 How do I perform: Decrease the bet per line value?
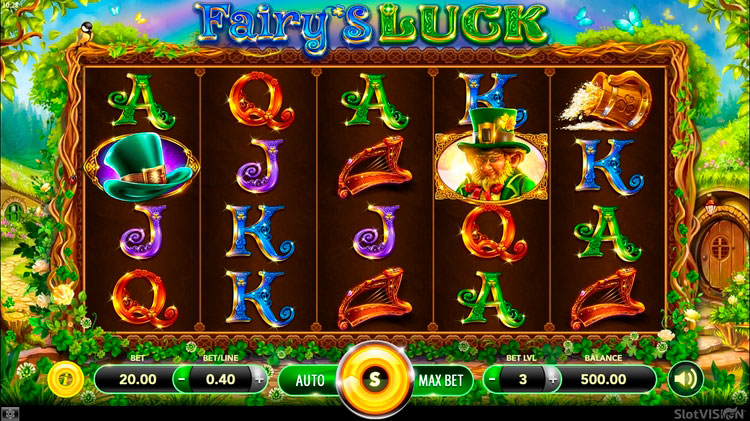pos(180,380)
